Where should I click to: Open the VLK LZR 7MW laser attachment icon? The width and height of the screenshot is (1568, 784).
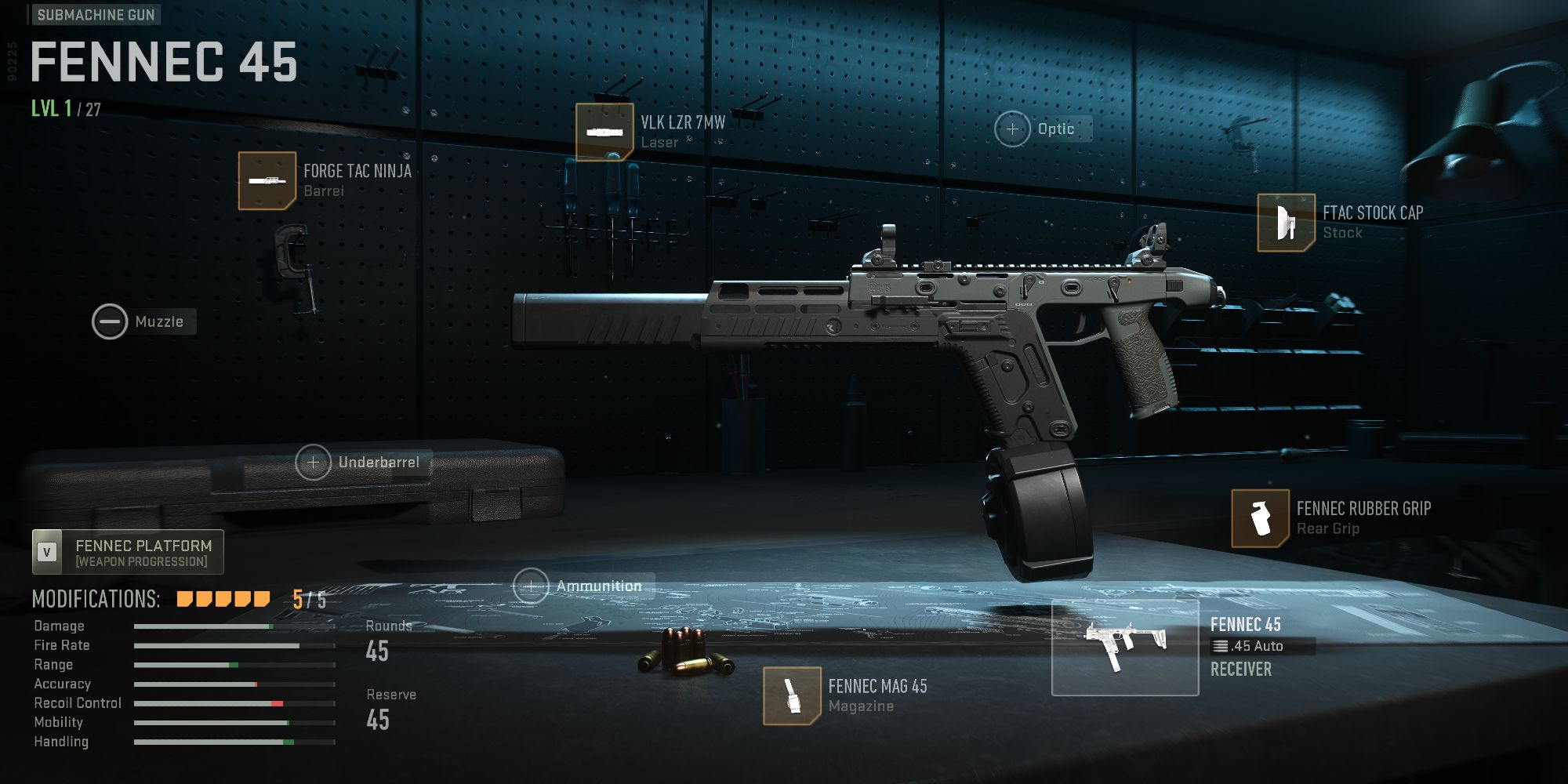[605, 131]
